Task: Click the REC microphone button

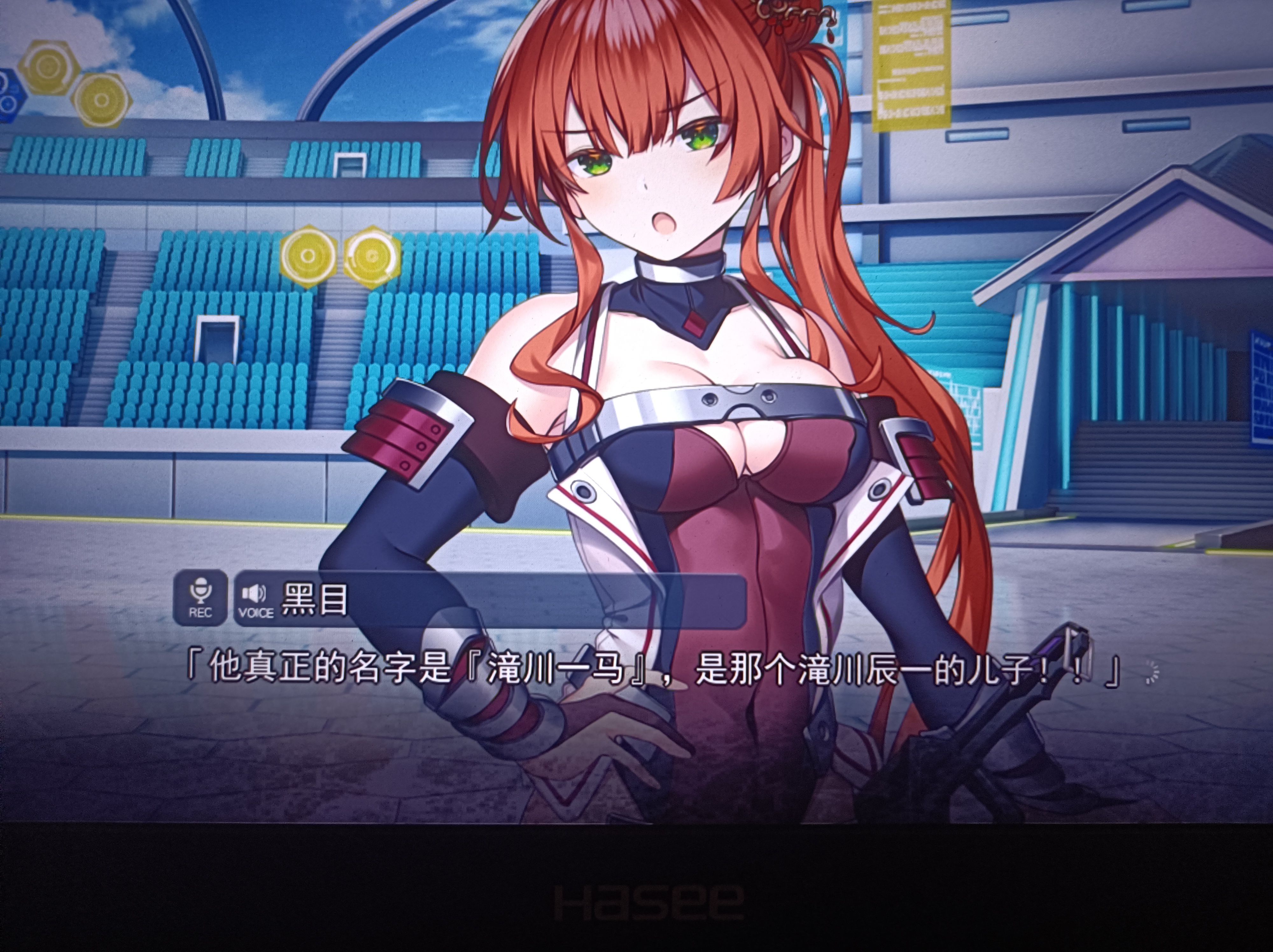Action: coord(200,598)
